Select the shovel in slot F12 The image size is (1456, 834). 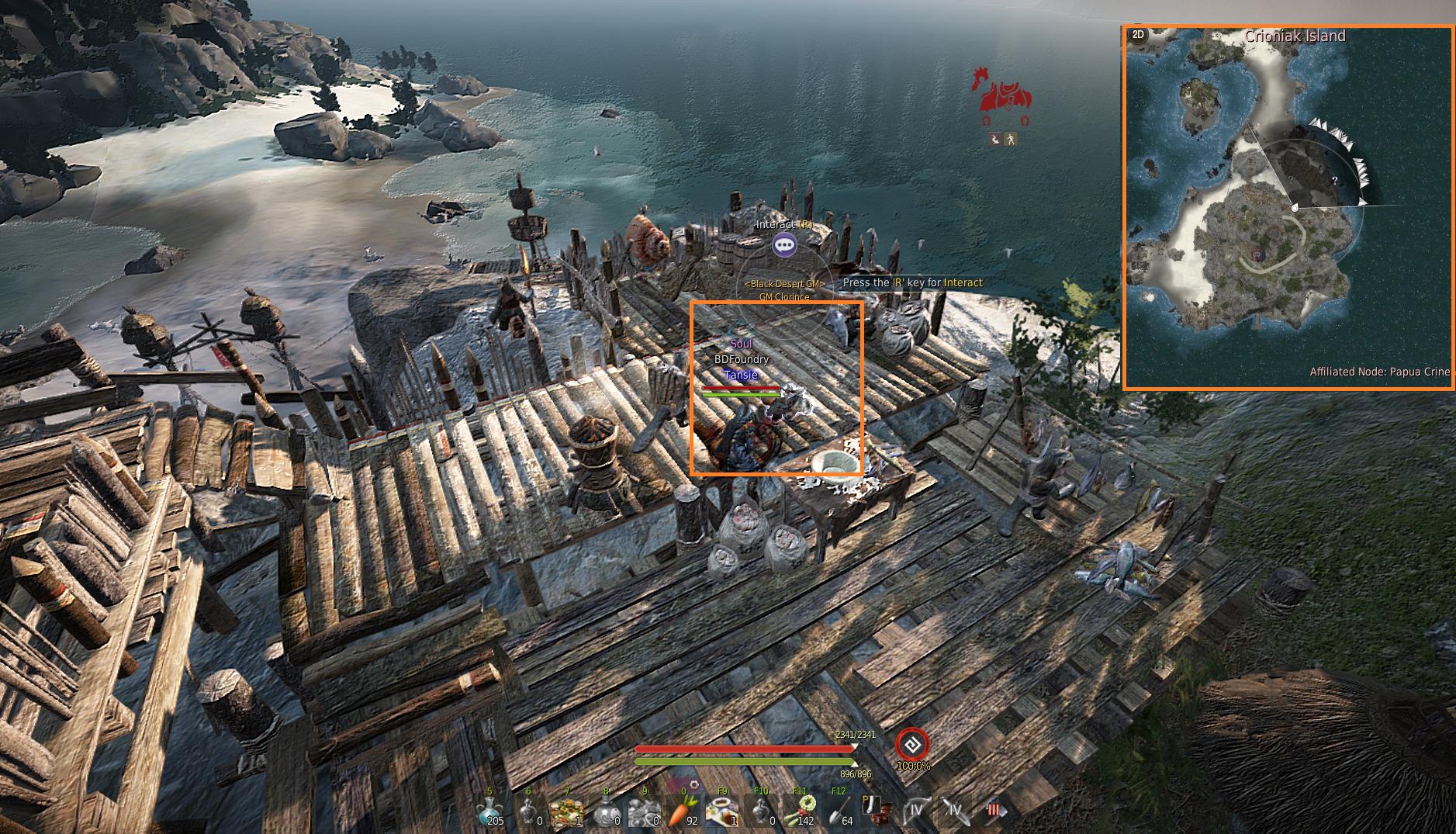click(839, 812)
